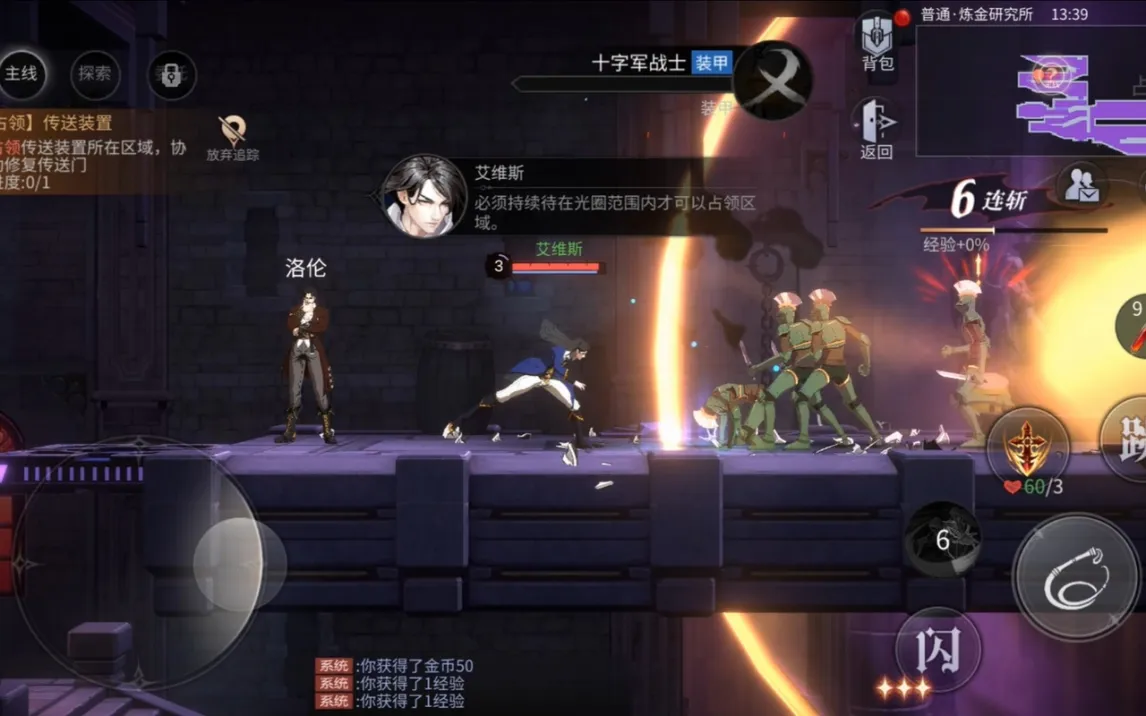Viewport: 1146px width, 716px height.
Task: Open the minimap of 炼金研究所
Action: click(x=1030, y=92)
